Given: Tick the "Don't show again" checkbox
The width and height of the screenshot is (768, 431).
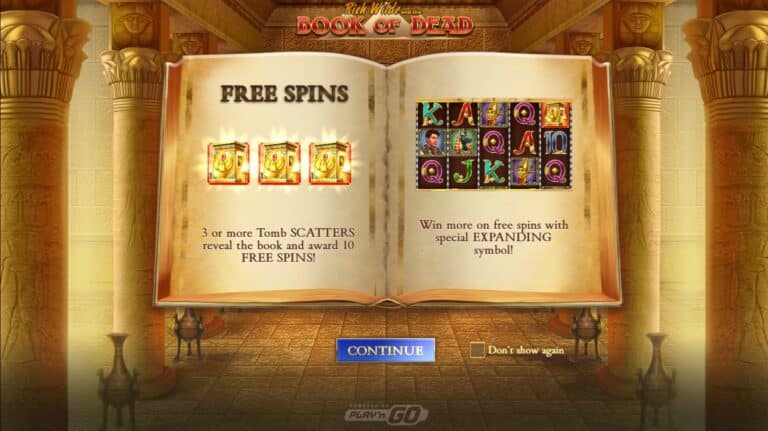Looking at the screenshot, I should (x=477, y=350).
